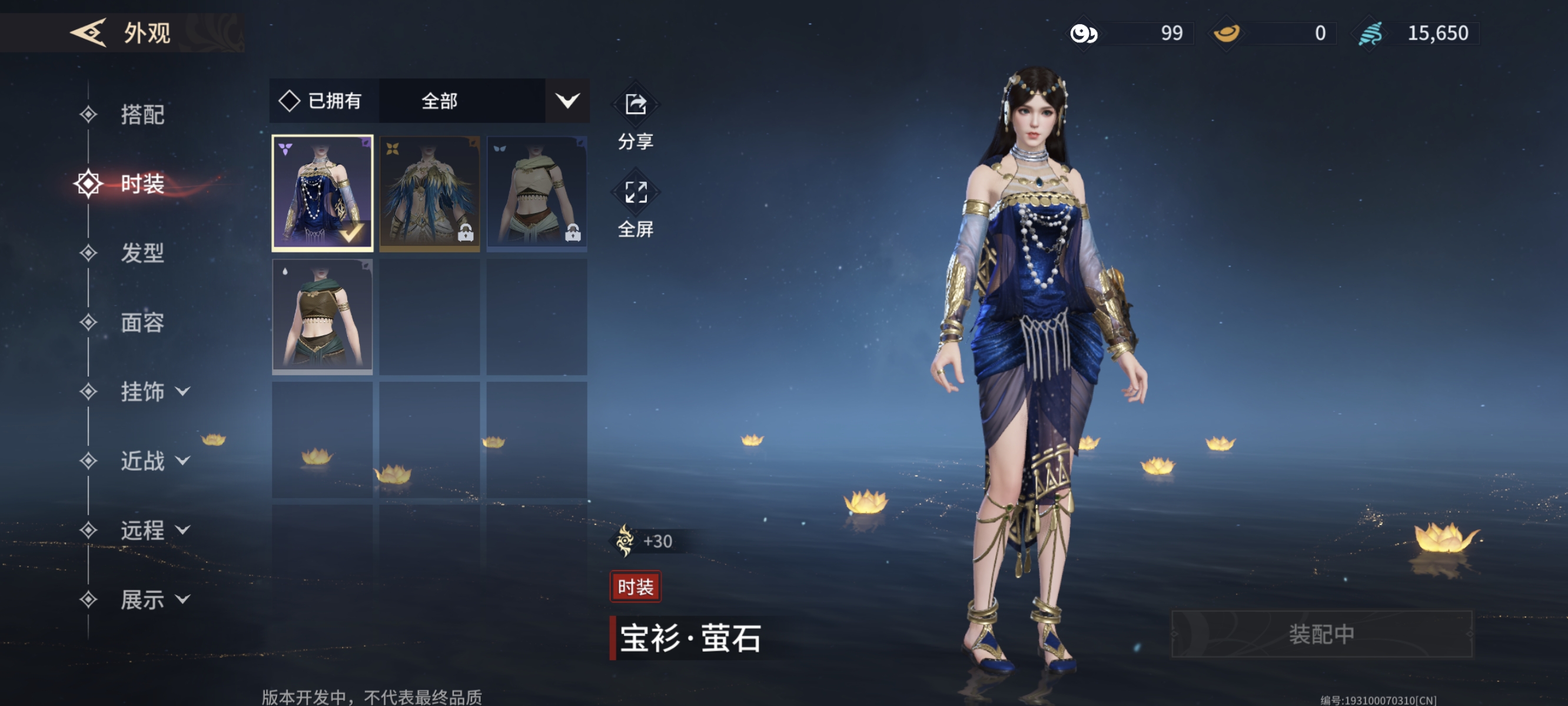1568x706 pixels.
Task: Select the blue pearl dress outfit
Action: pyautogui.click(x=322, y=193)
